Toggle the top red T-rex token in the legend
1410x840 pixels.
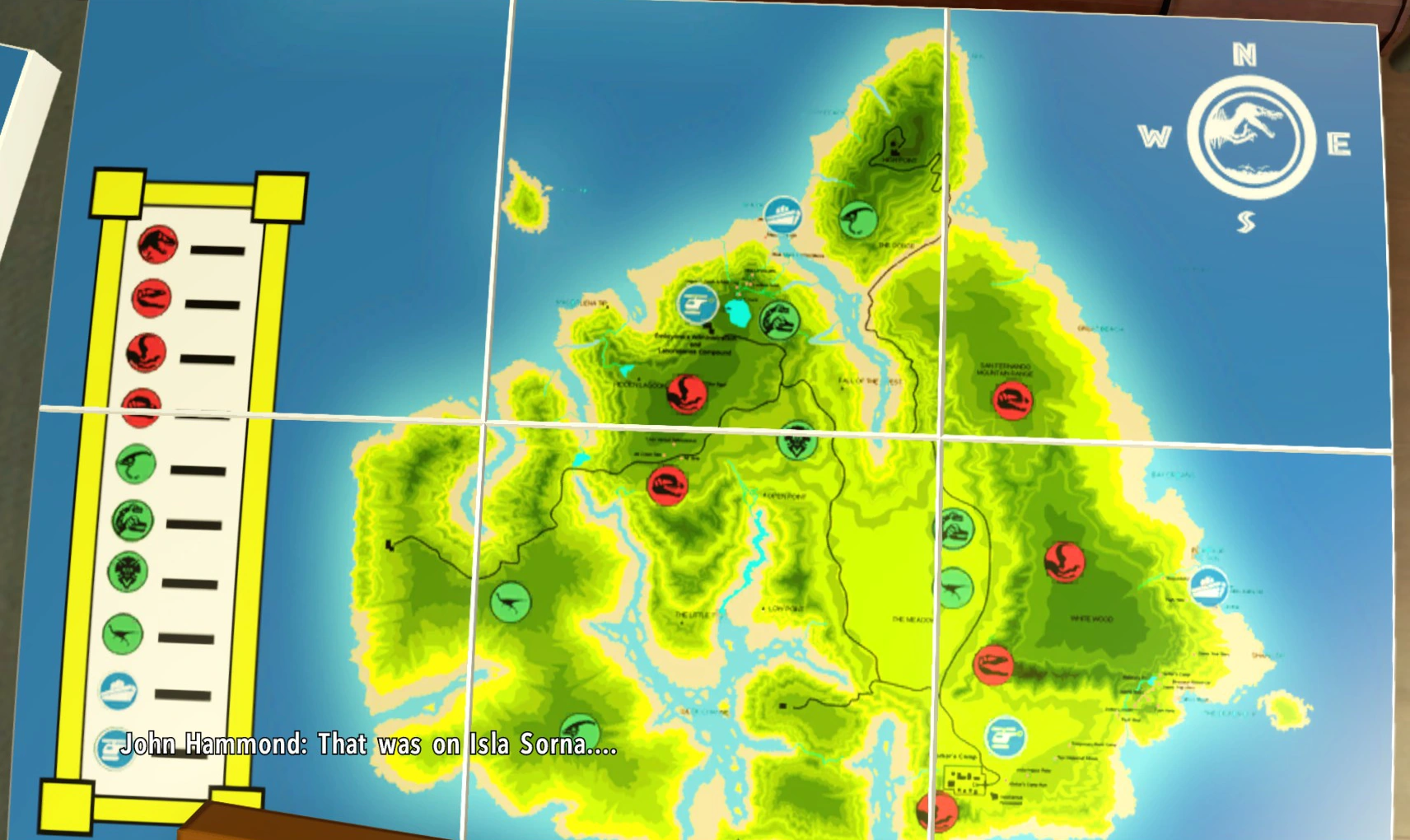[156, 245]
